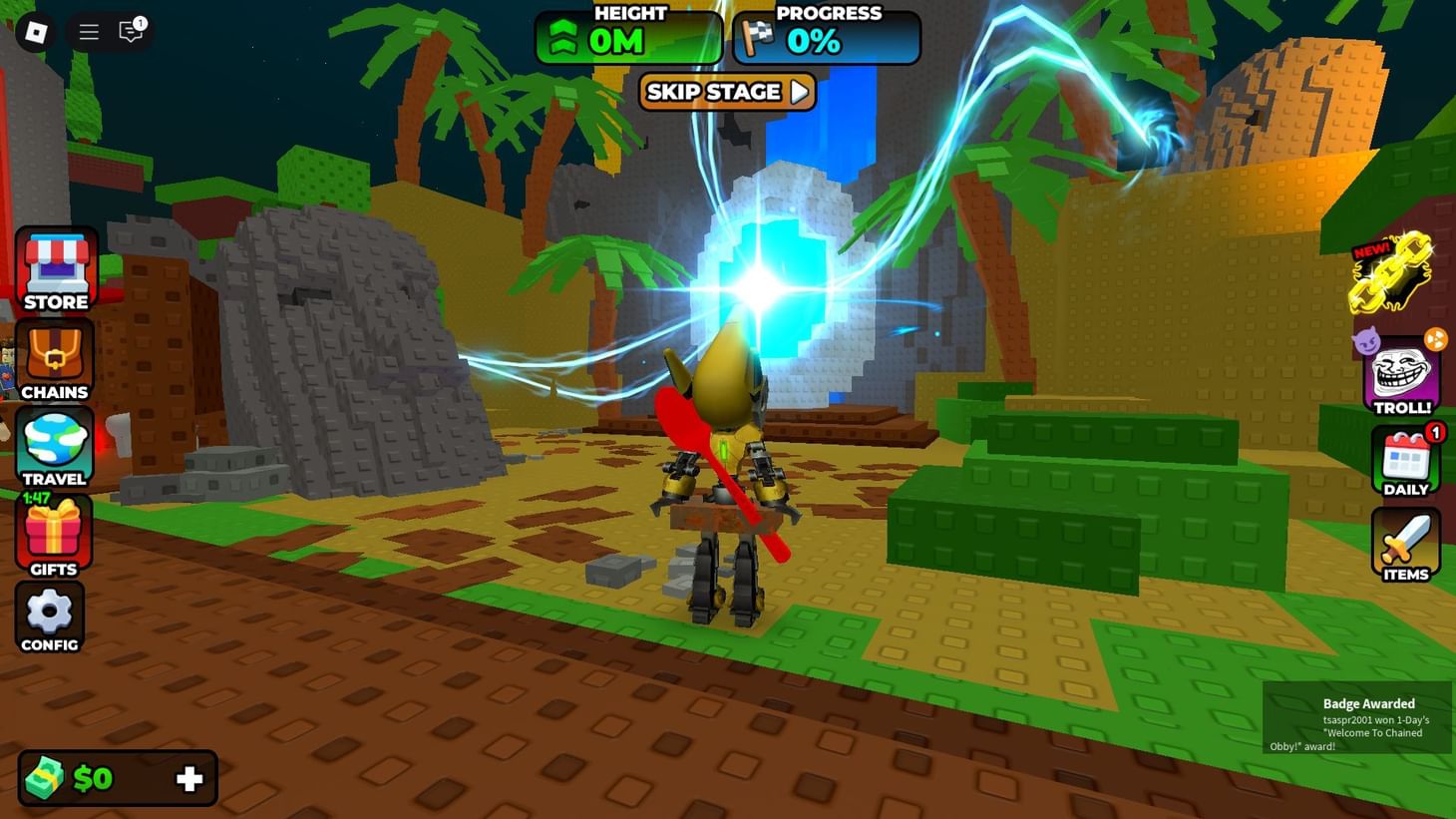
Task: Click the Height 0M counter
Action: tap(629, 38)
